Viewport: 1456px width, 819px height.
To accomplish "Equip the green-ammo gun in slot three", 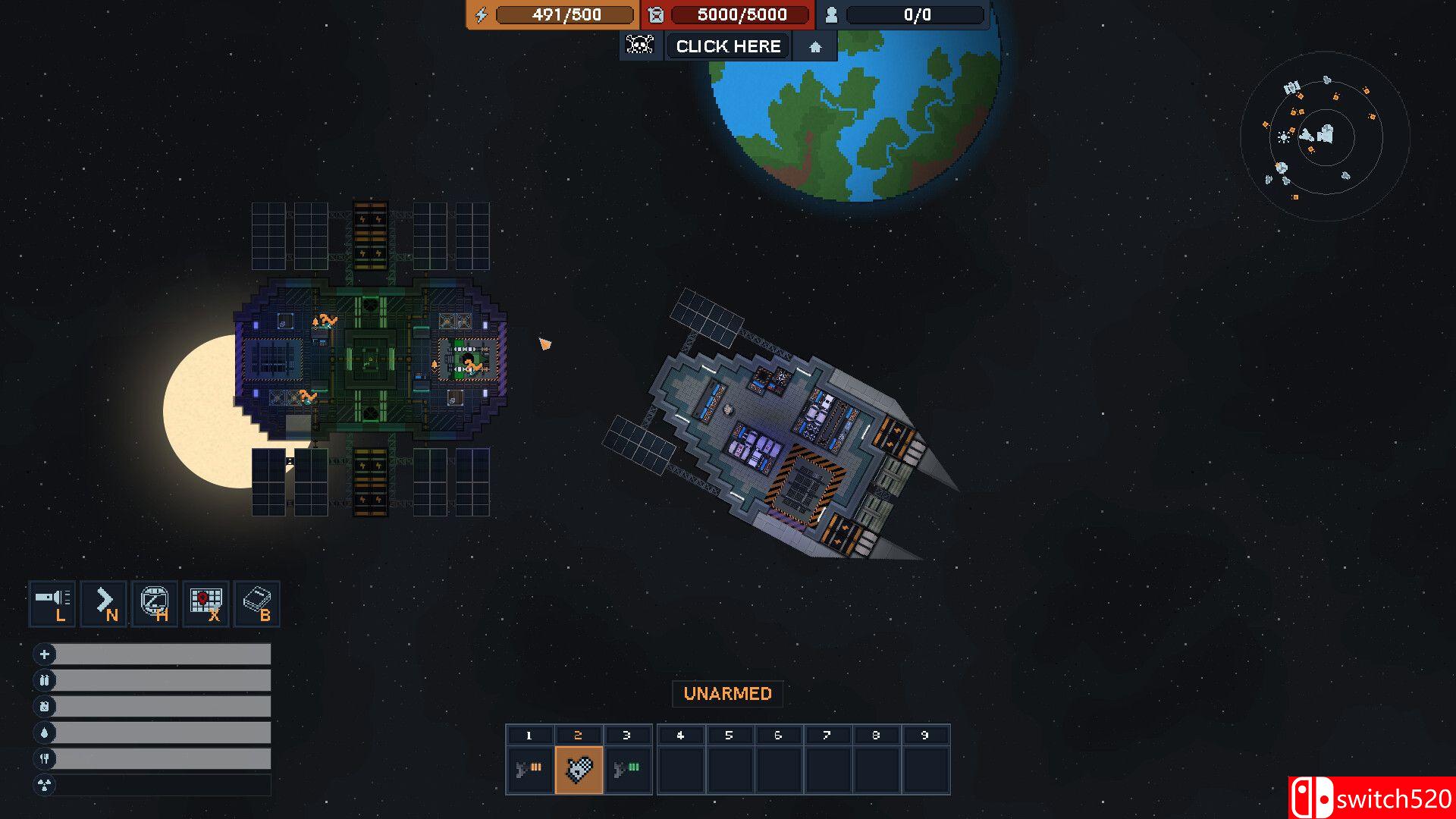I will point(627,770).
